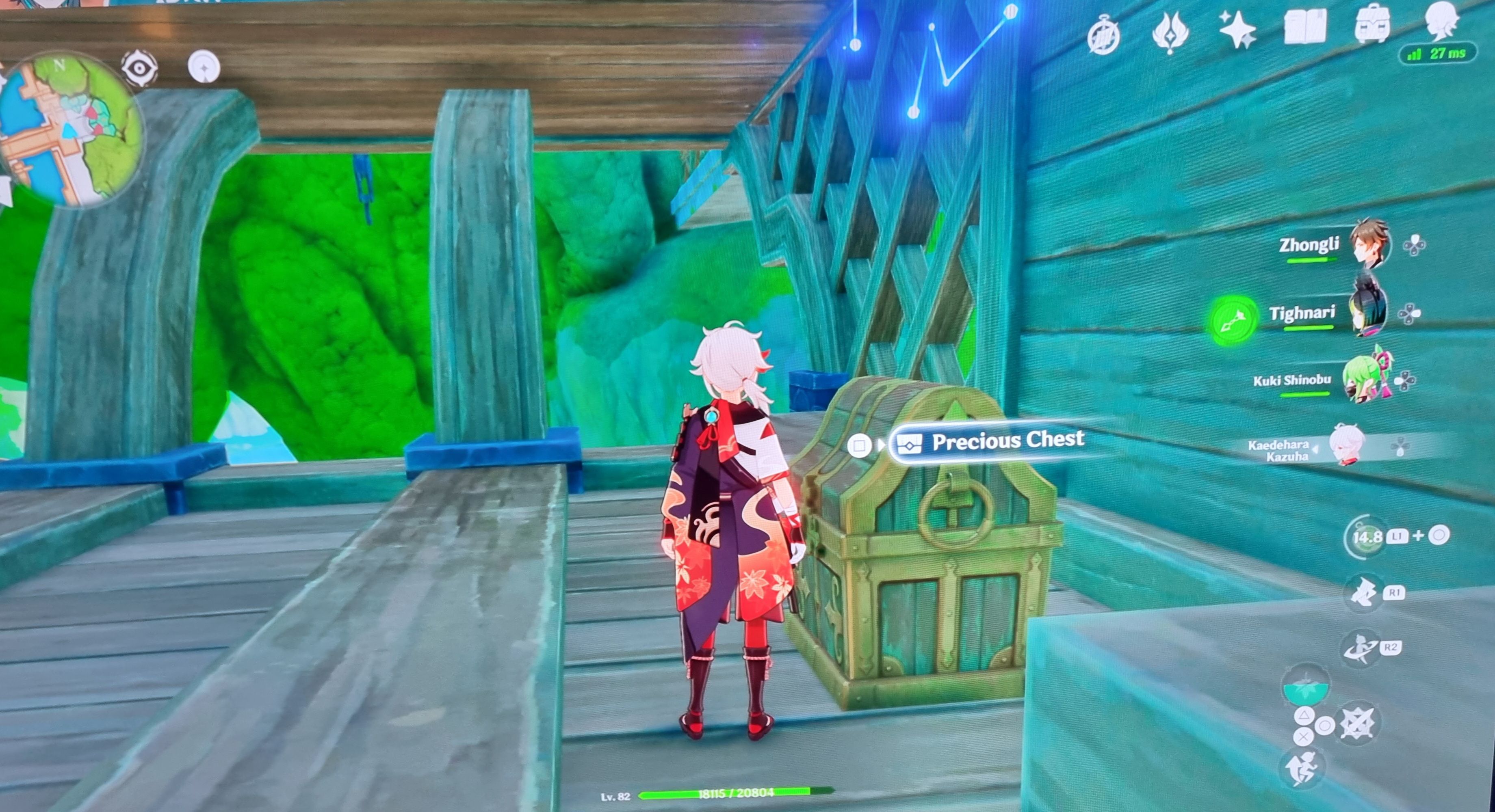Viewport: 1495px width, 812px height.
Task: Select the stopwatch time-trial icon
Action: 1103,35
